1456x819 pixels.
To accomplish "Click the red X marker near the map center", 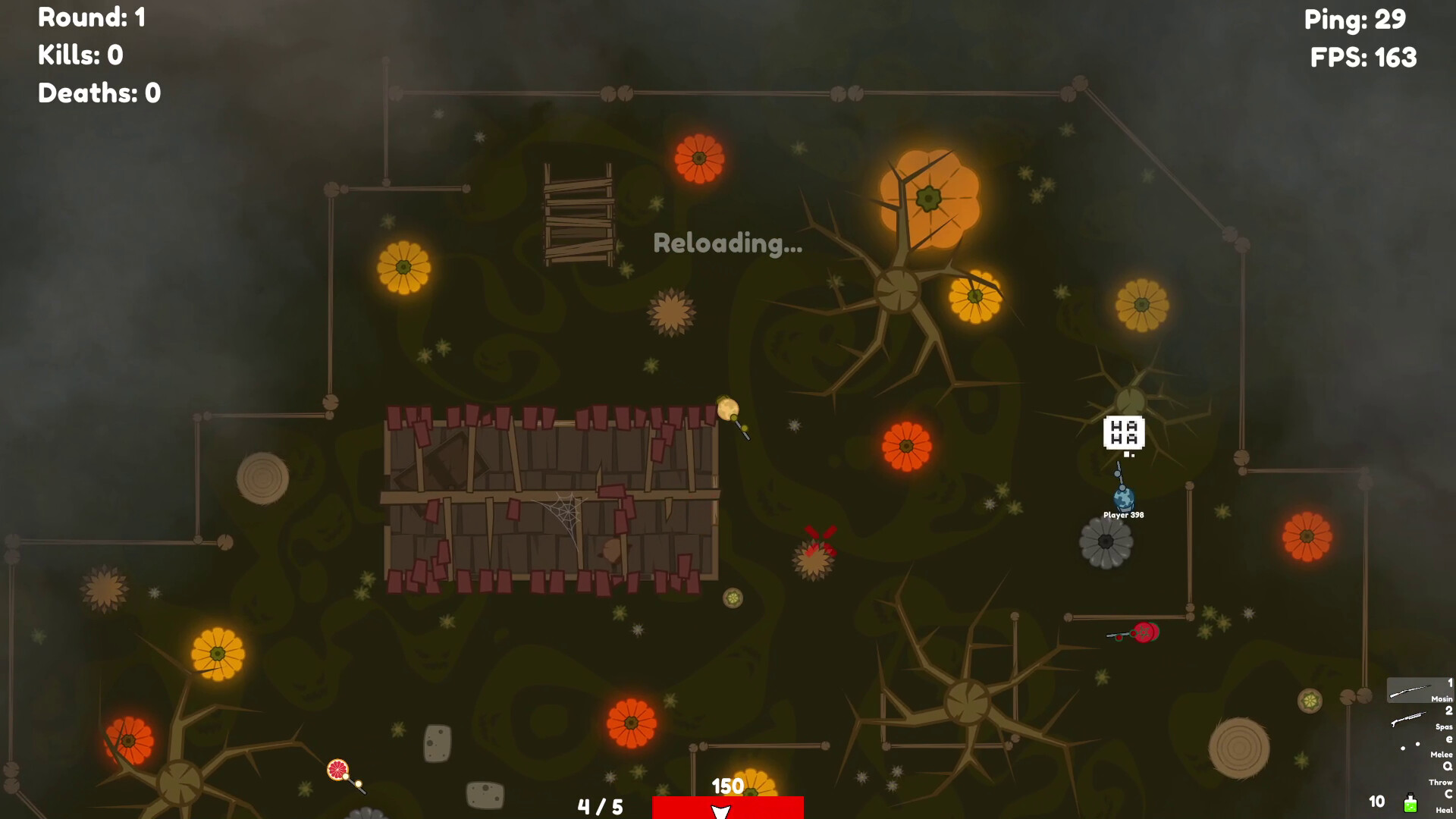I will tap(818, 536).
